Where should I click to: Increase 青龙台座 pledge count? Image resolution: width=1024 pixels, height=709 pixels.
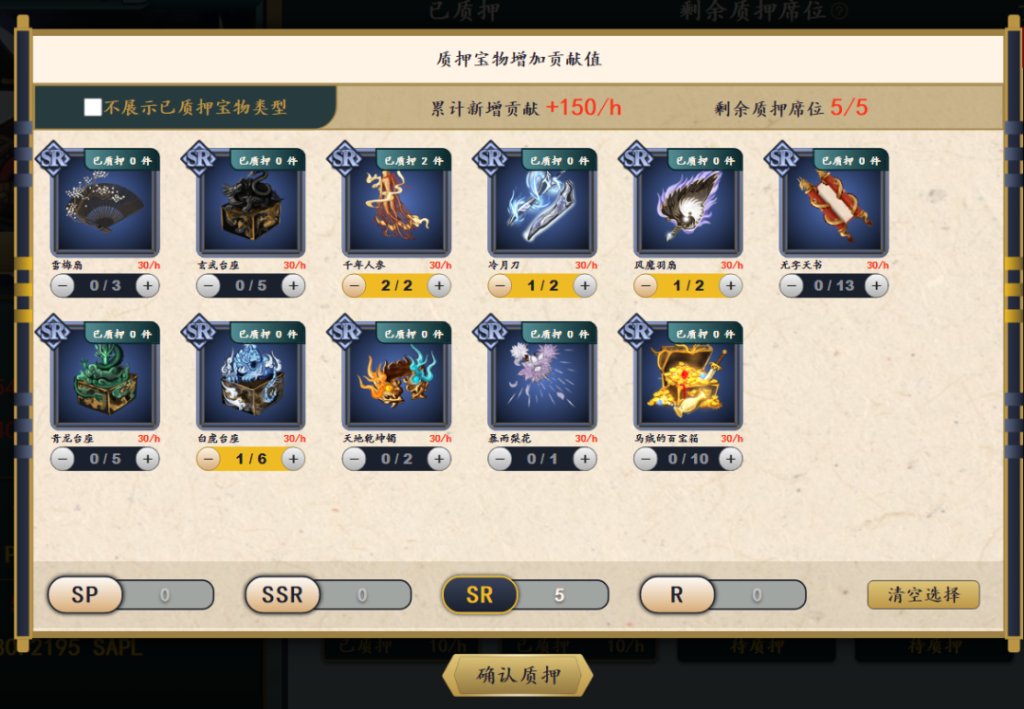(x=147, y=459)
